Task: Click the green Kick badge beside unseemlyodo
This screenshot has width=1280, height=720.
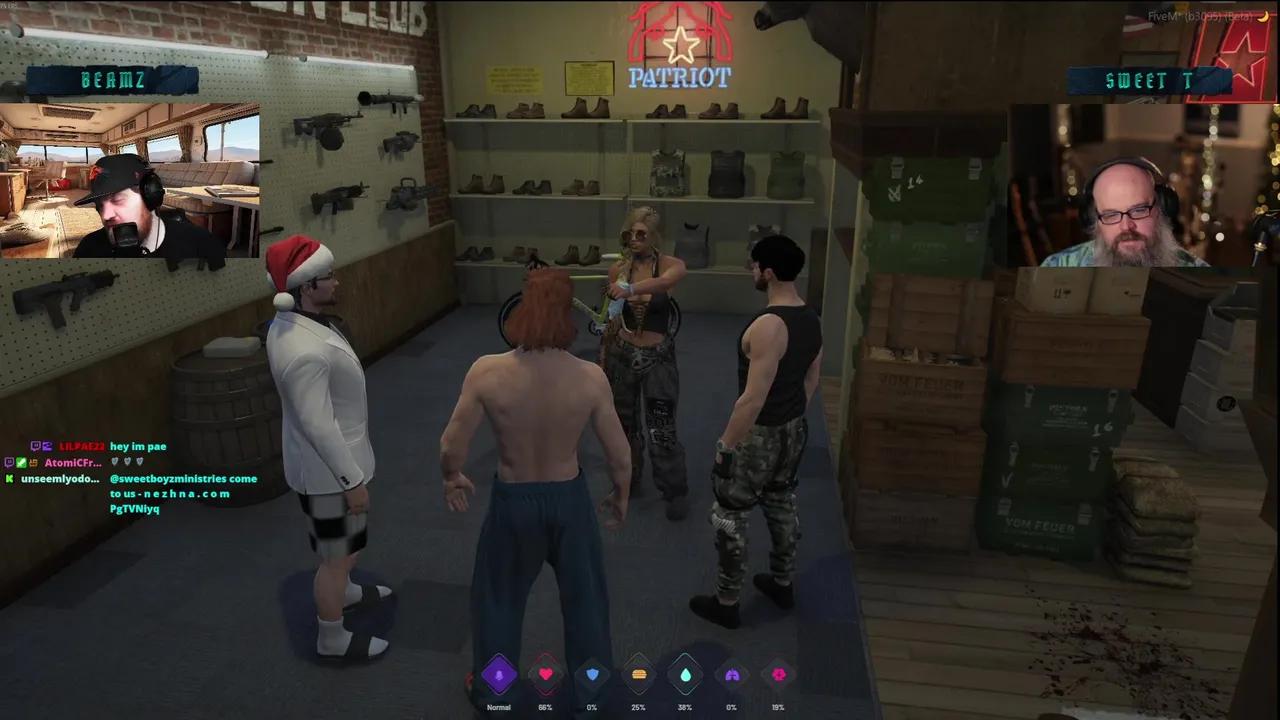Action: click(x=8, y=479)
